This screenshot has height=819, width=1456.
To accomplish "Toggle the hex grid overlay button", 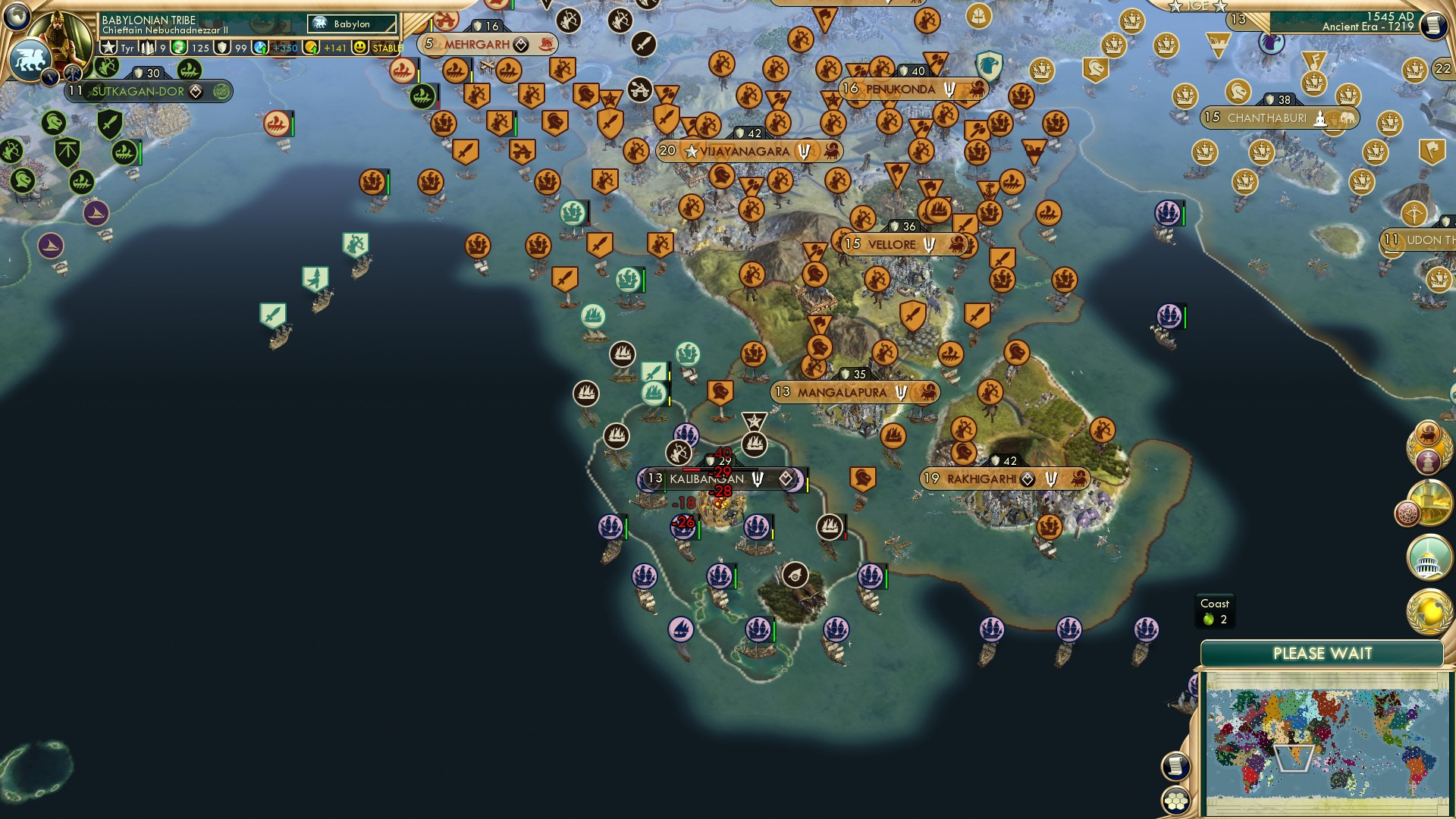I will tap(1175, 801).
